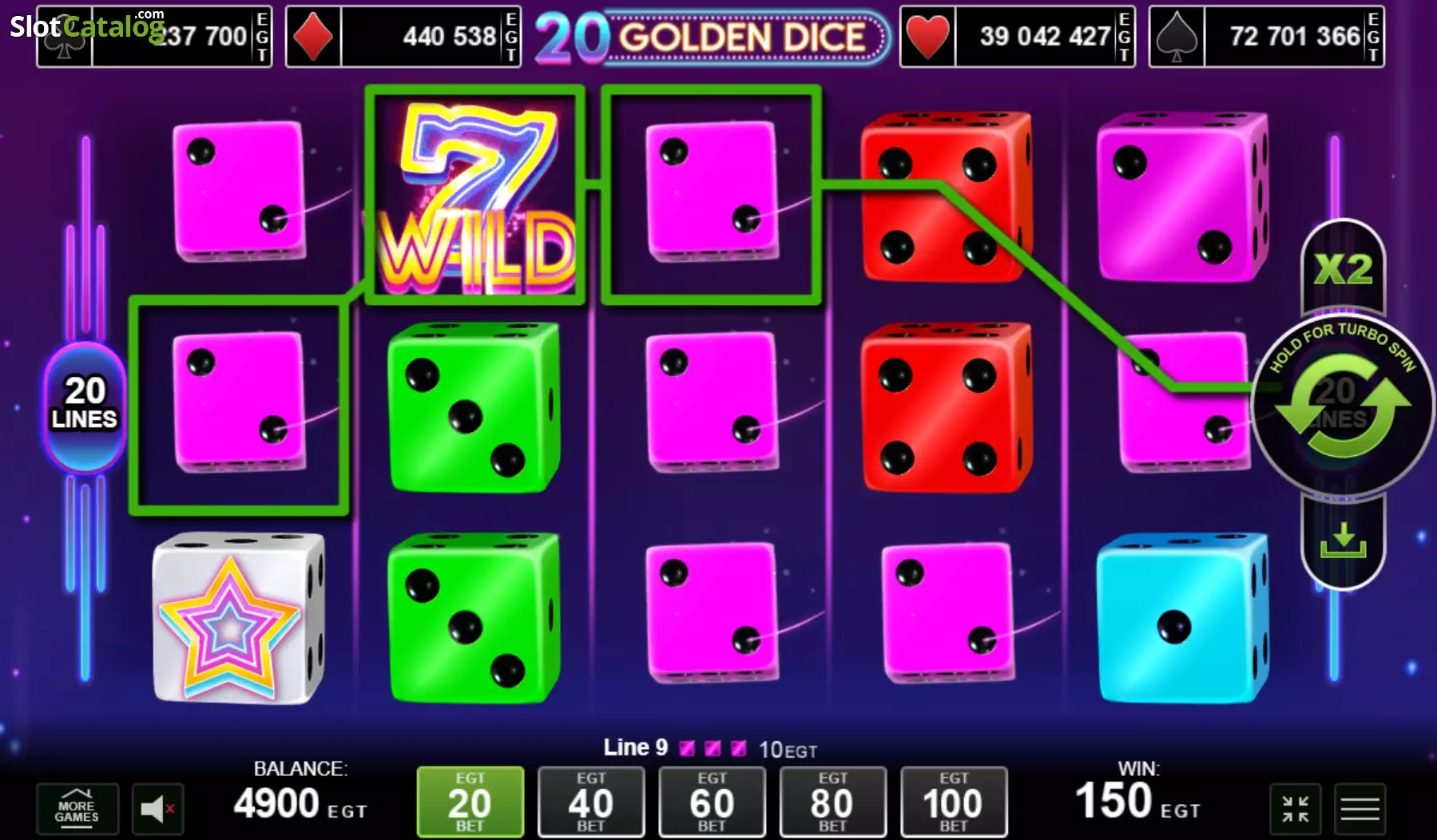Viewport: 1437px width, 840px height.
Task: Choose the 60 bet level
Action: pos(712,801)
